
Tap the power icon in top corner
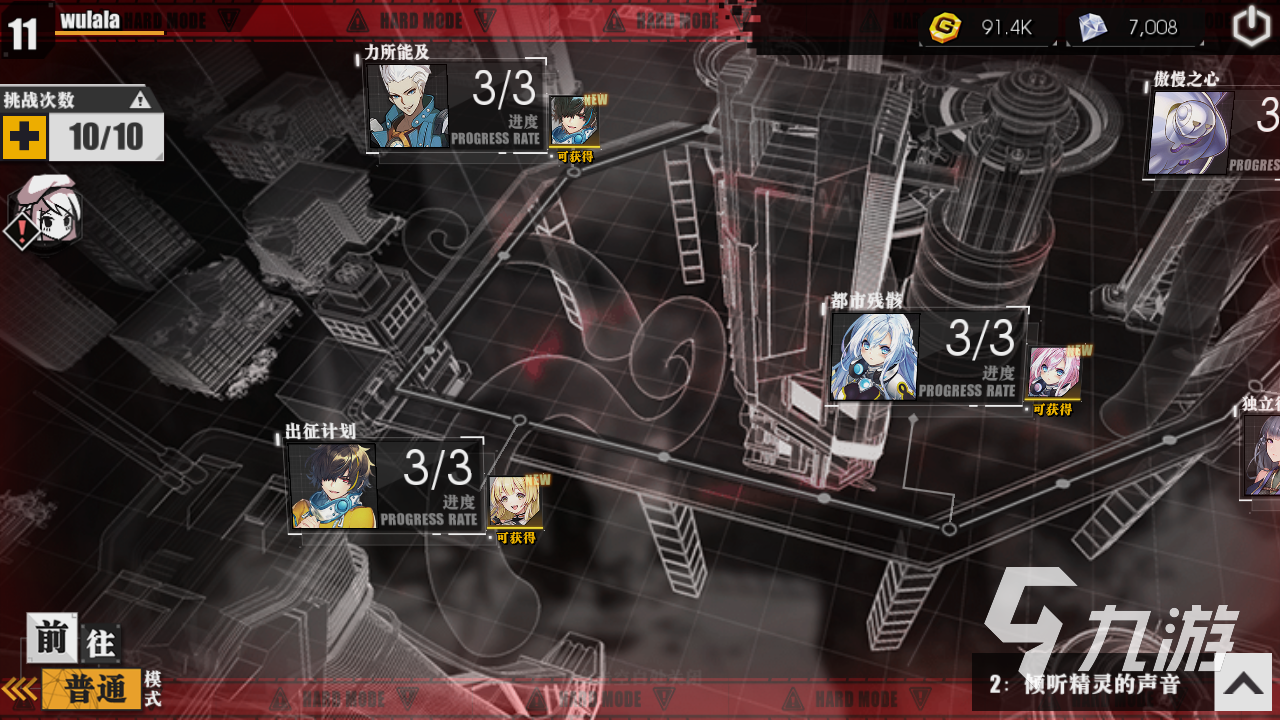point(1250,27)
